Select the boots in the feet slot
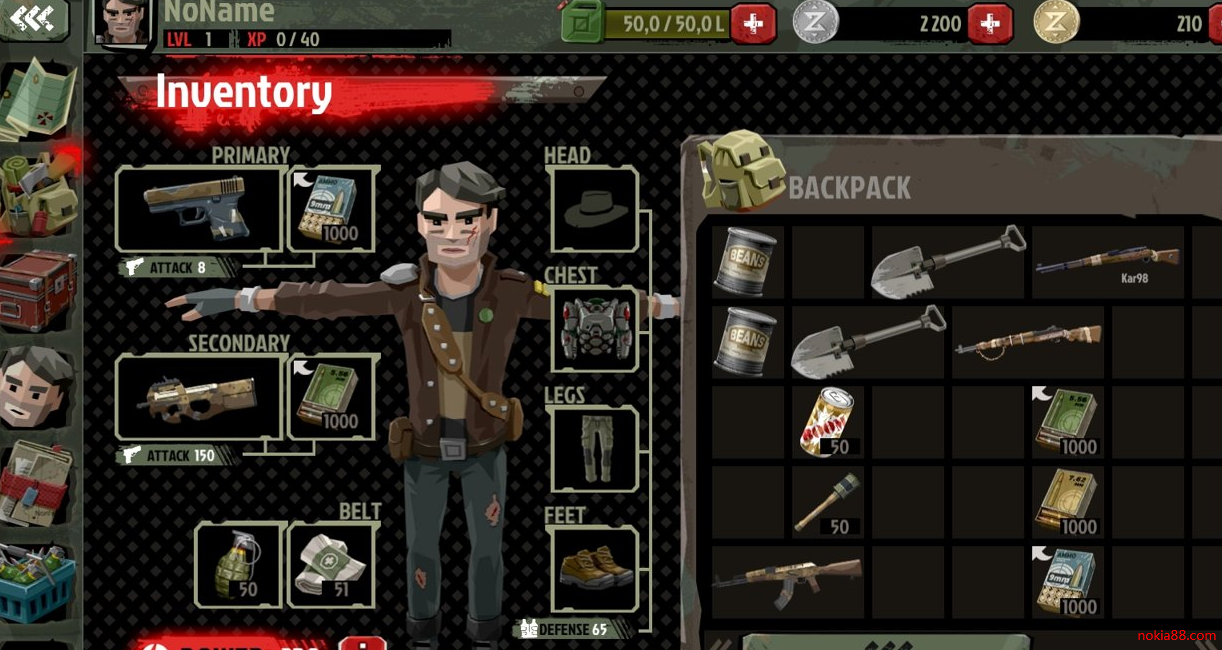The image size is (1222, 650). (593, 568)
